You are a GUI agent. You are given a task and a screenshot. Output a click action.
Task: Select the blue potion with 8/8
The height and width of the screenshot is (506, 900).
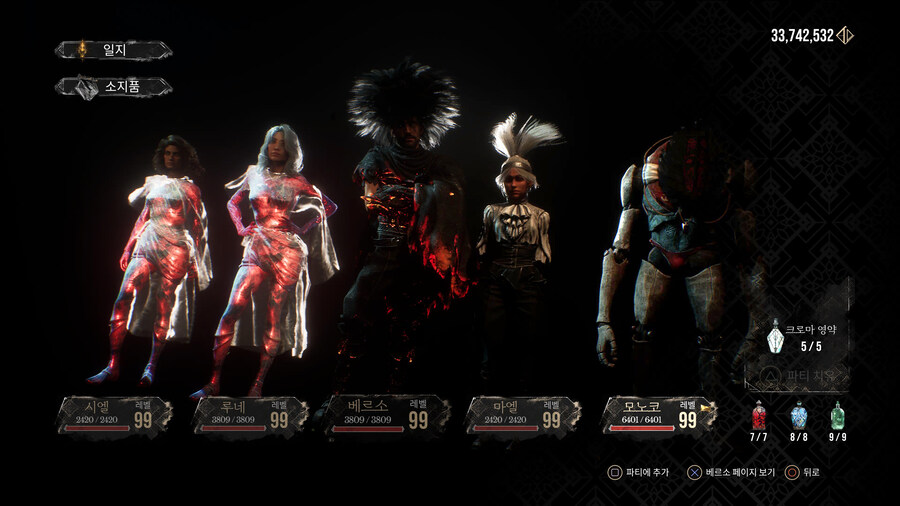[x=798, y=416]
